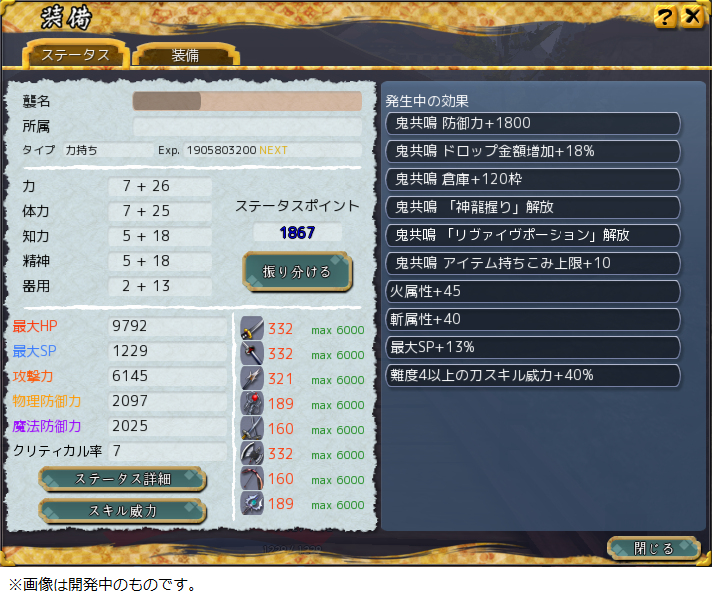Open ステータス詳細 status details
Screen dimensions: 712x600
[122, 479]
